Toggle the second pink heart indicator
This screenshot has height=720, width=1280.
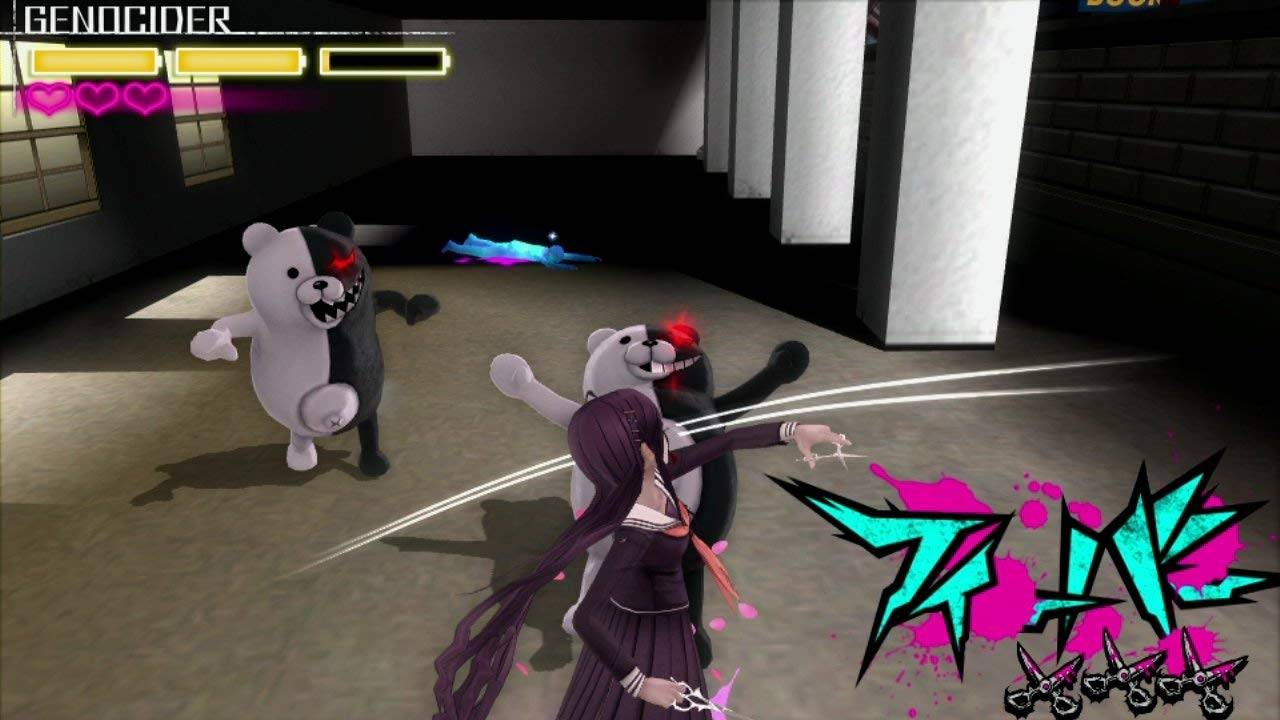pyautogui.click(x=95, y=97)
